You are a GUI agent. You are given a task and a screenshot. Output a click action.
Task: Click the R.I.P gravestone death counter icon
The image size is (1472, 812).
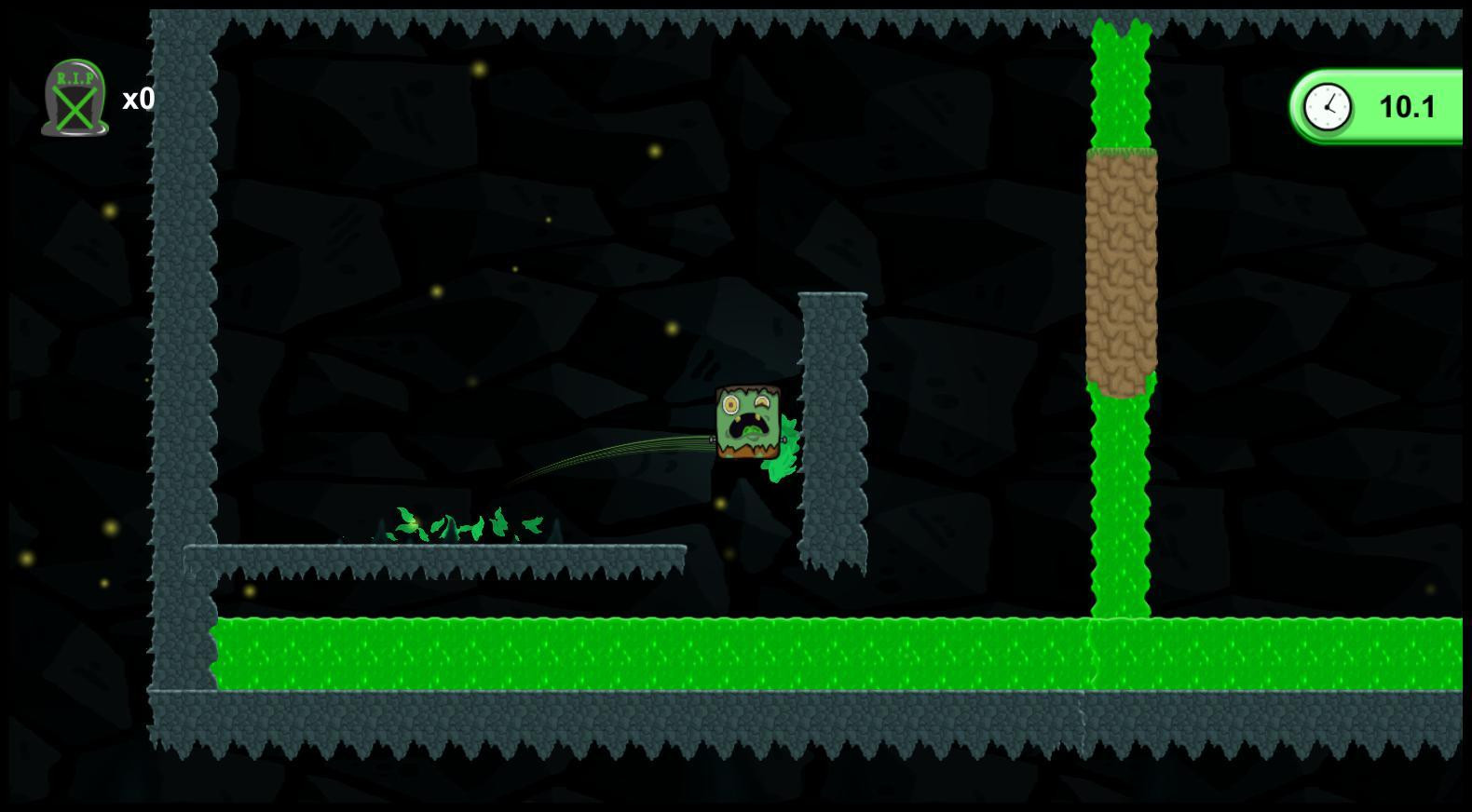(75, 98)
